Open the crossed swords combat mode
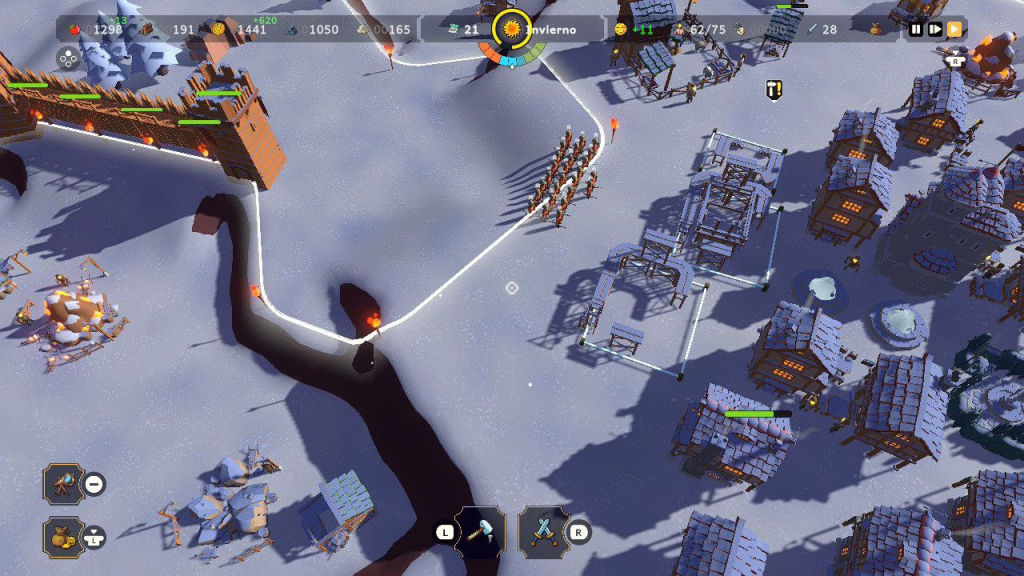 click(x=543, y=531)
